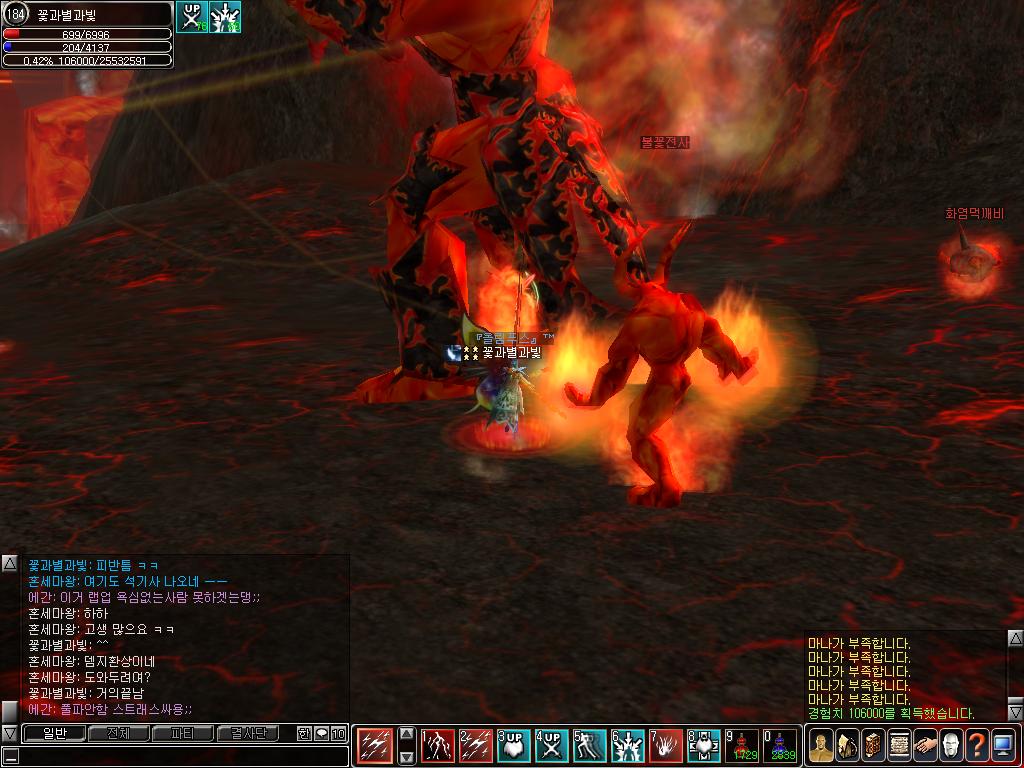Activate the armor UP skill in slot 3
The image size is (1024, 768).
point(513,745)
